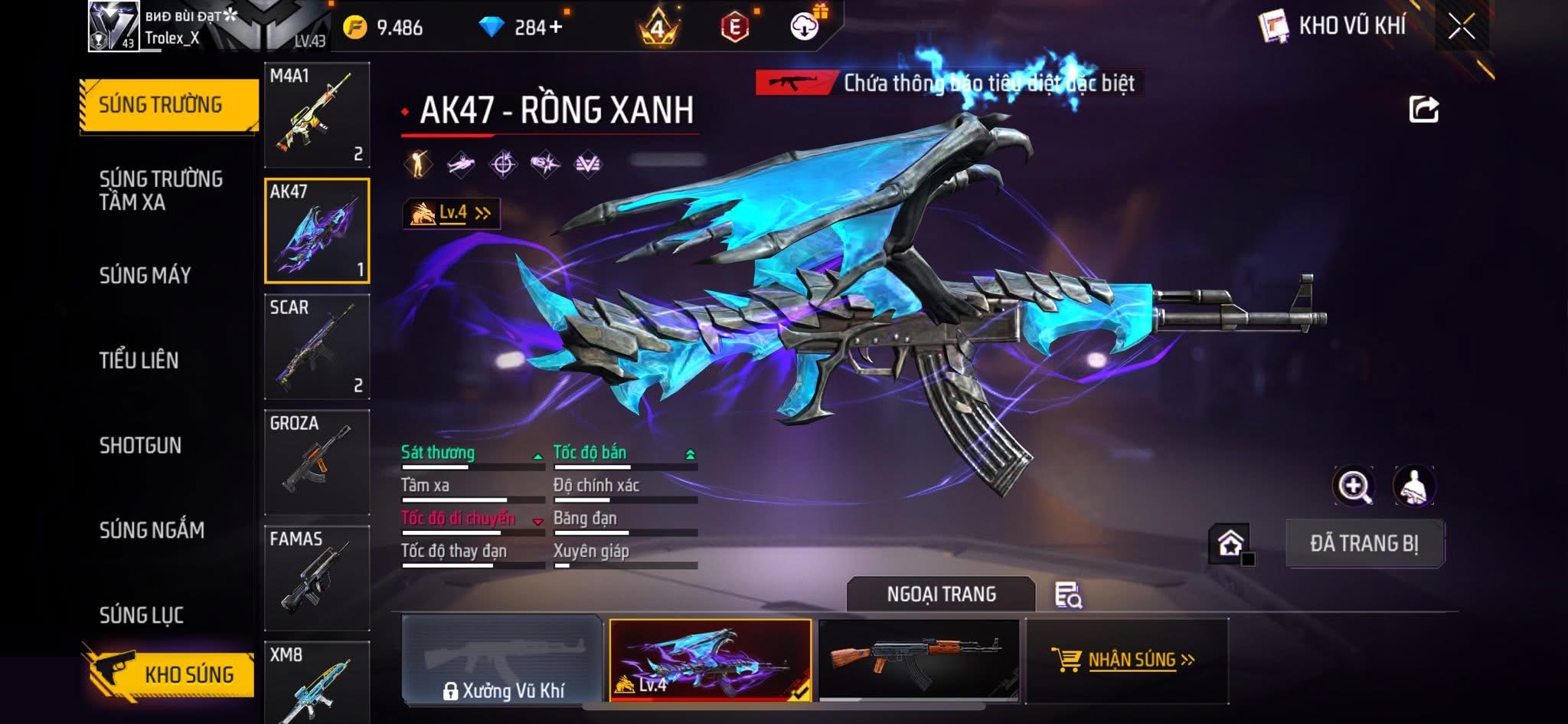
Task: Open the Nhận Súng shop link
Action: [x=1127, y=660]
